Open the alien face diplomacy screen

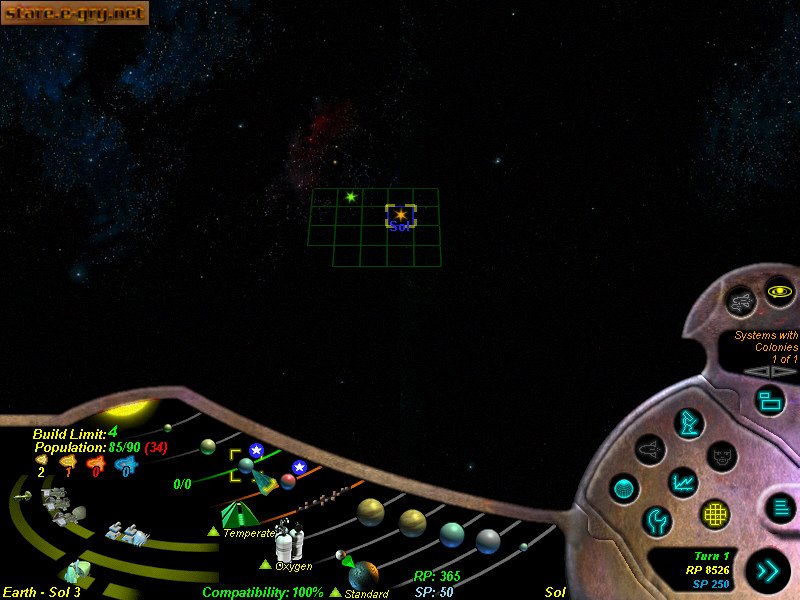[x=722, y=456]
